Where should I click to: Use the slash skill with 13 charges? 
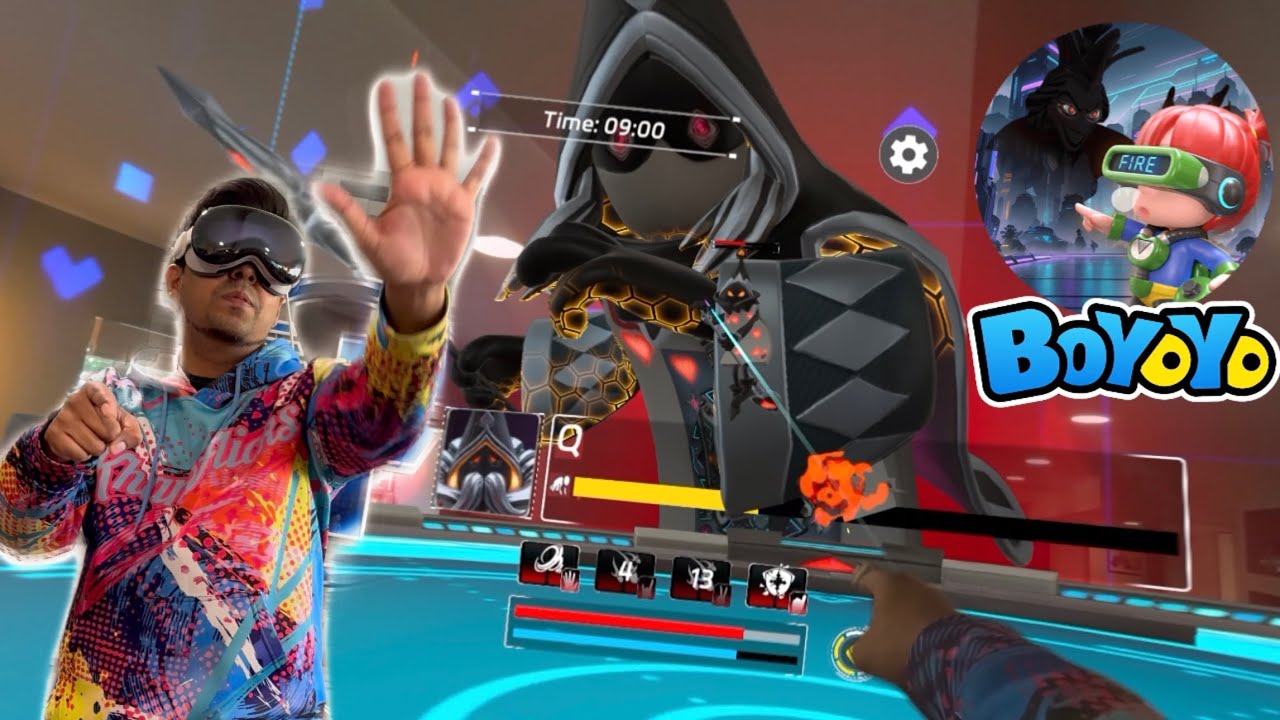coord(700,578)
